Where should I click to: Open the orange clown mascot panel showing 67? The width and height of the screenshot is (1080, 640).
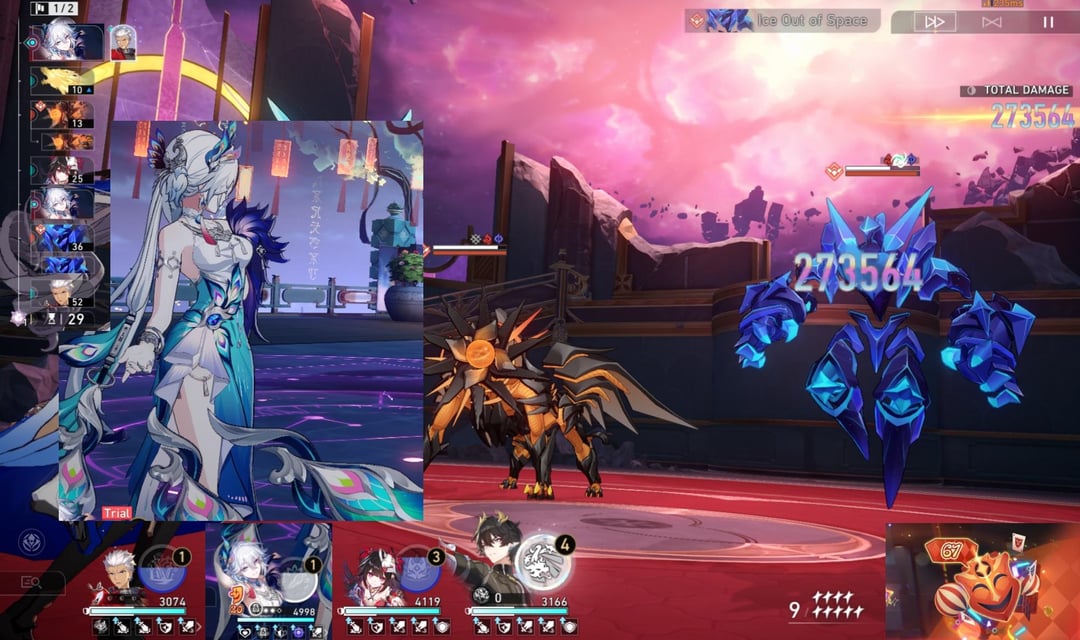[980, 582]
